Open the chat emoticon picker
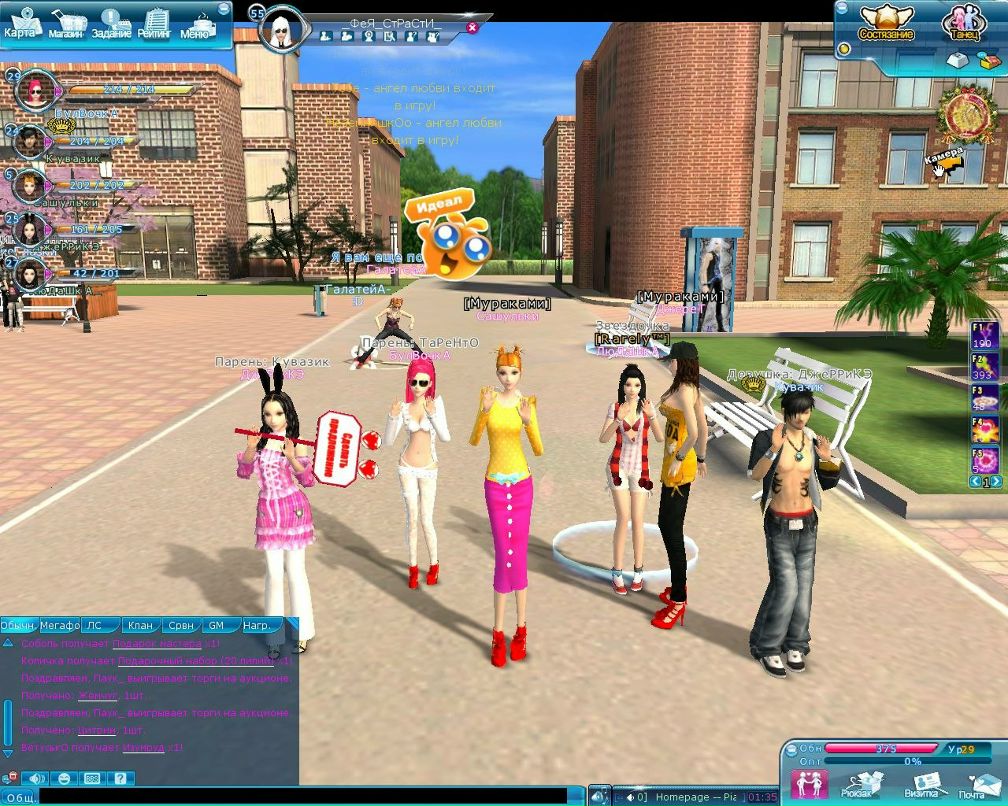The image size is (1008, 806). point(65,778)
